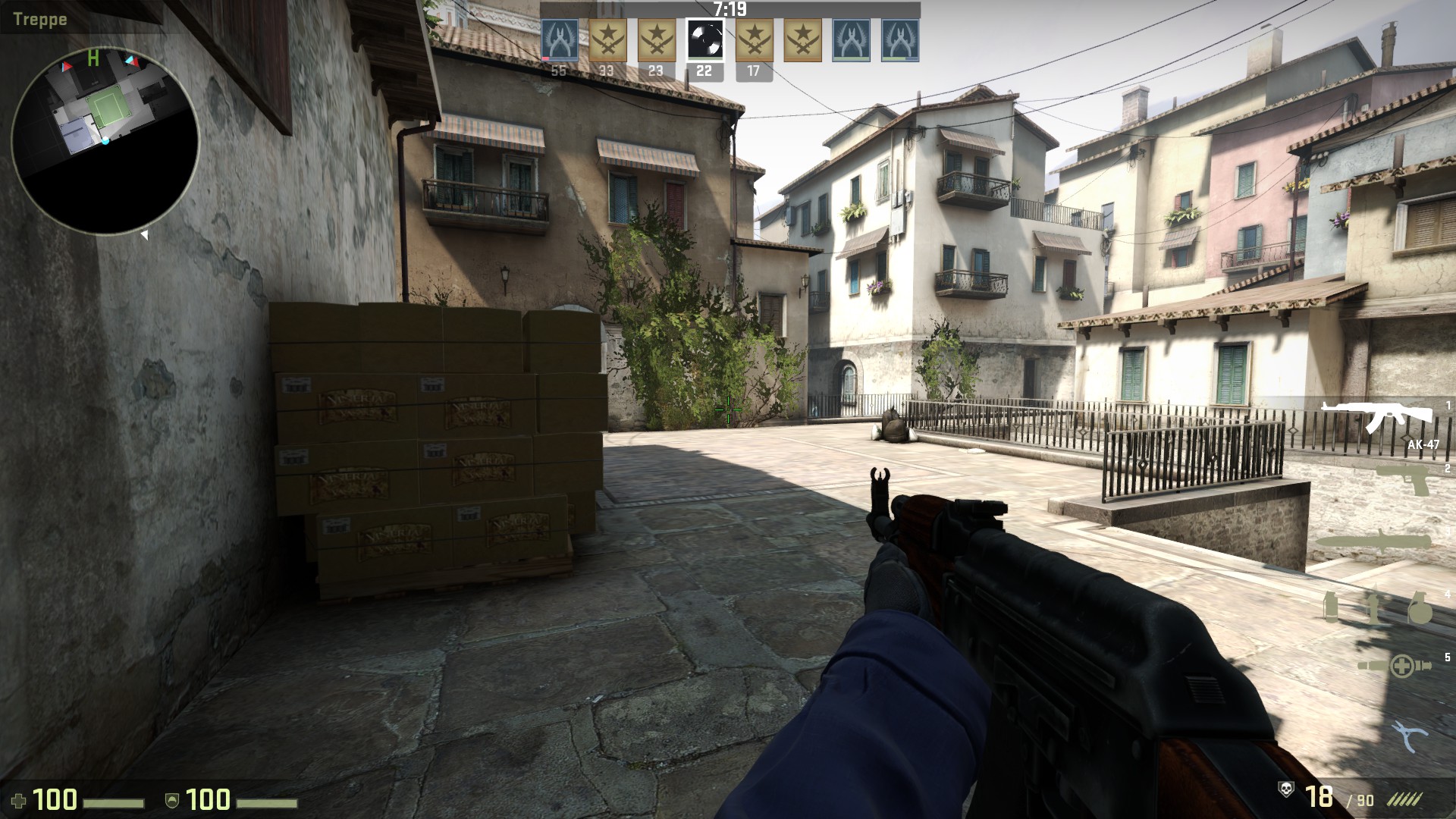Image resolution: width=1456 pixels, height=819 pixels.
Task: Choose the smoke grenade icon
Action: [x=1330, y=608]
